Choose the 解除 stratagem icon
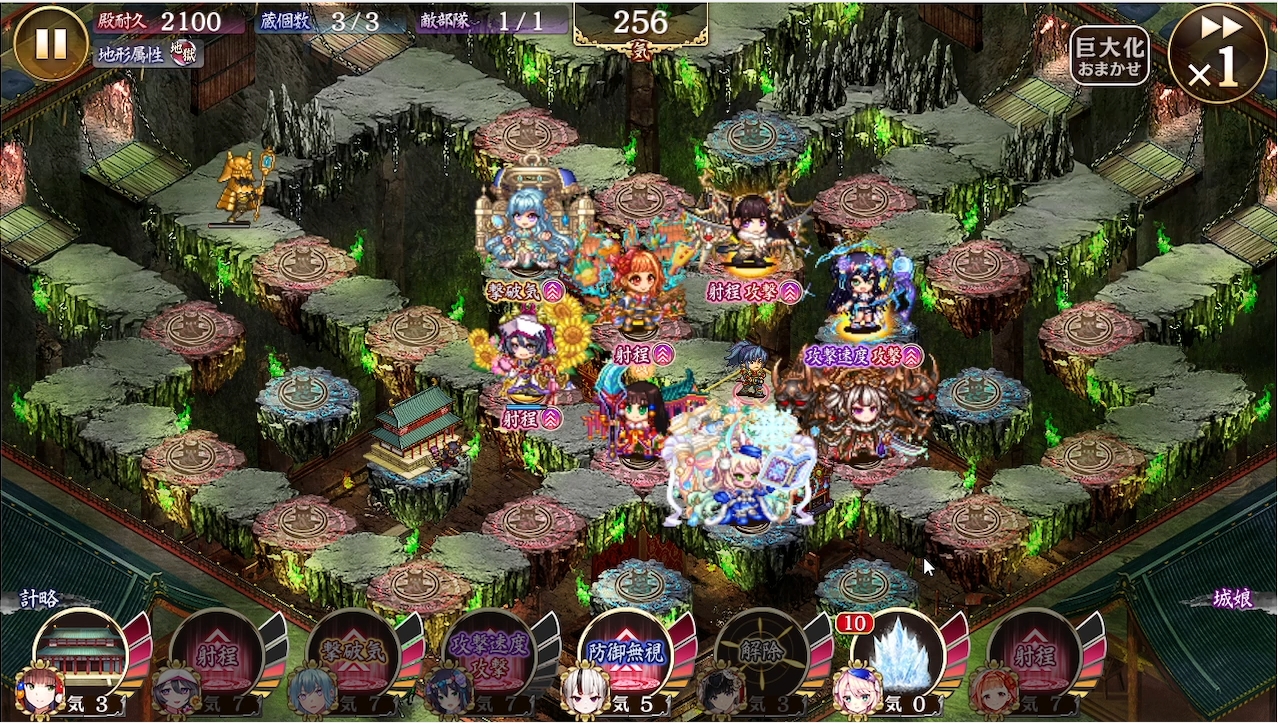The height and width of the screenshot is (723, 1278). (762, 657)
